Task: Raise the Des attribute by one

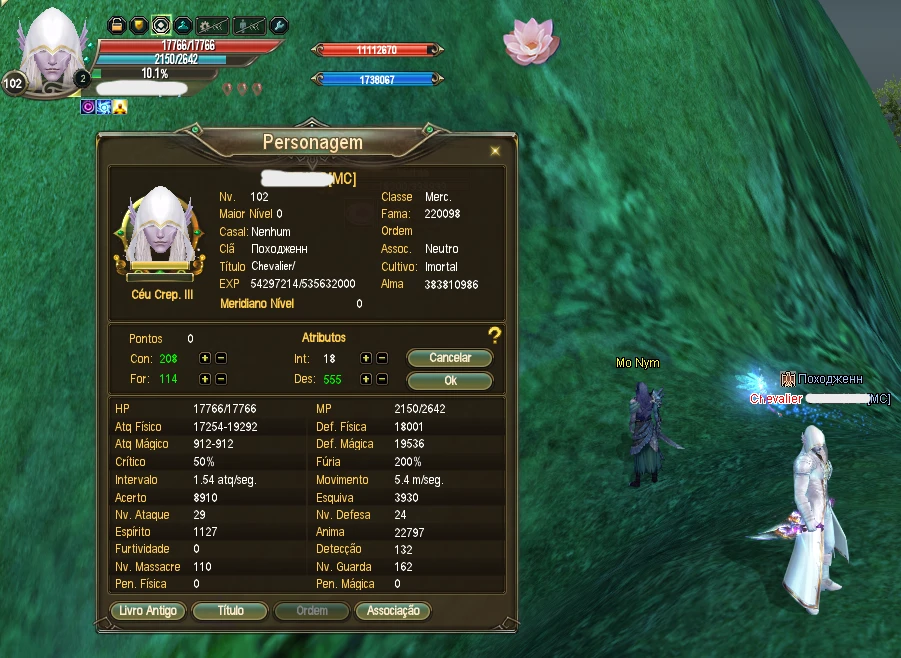Action: [366, 379]
